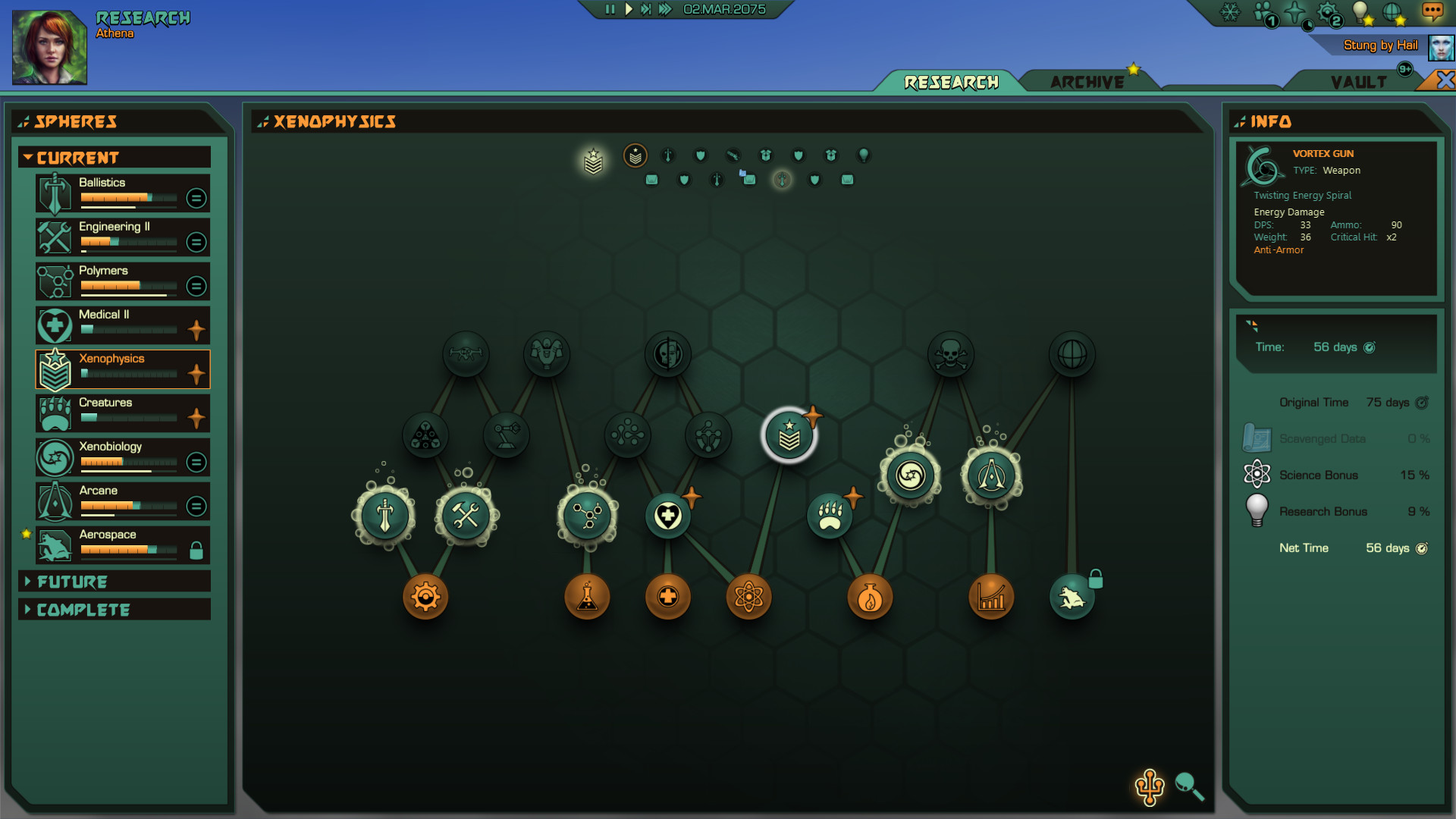The width and height of the screenshot is (1456, 819).
Task: Click Athena's portrait in the top left
Action: pos(51,45)
